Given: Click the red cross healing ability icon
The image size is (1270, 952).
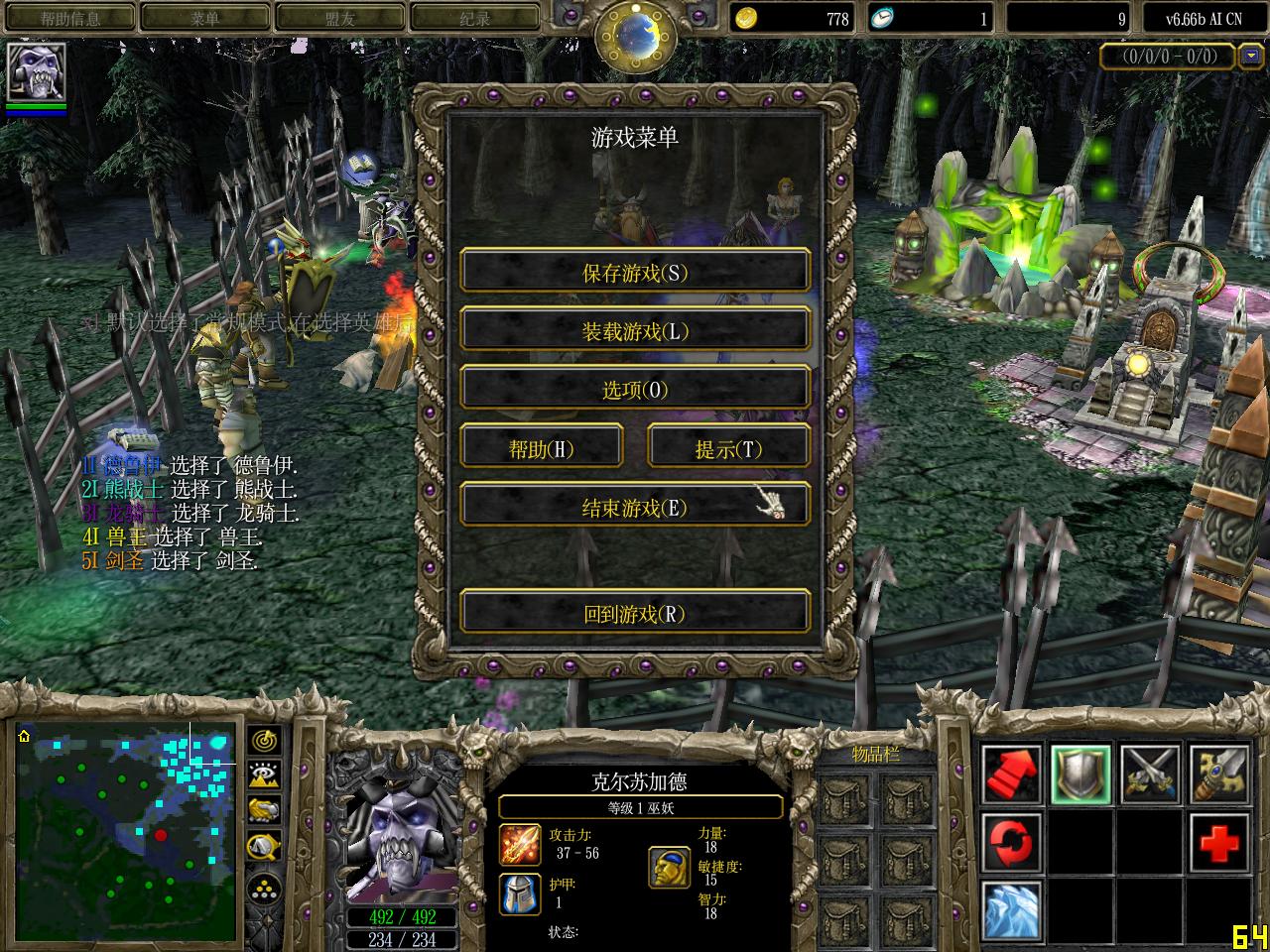Looking at the screenshot, I should (1217, 842).
